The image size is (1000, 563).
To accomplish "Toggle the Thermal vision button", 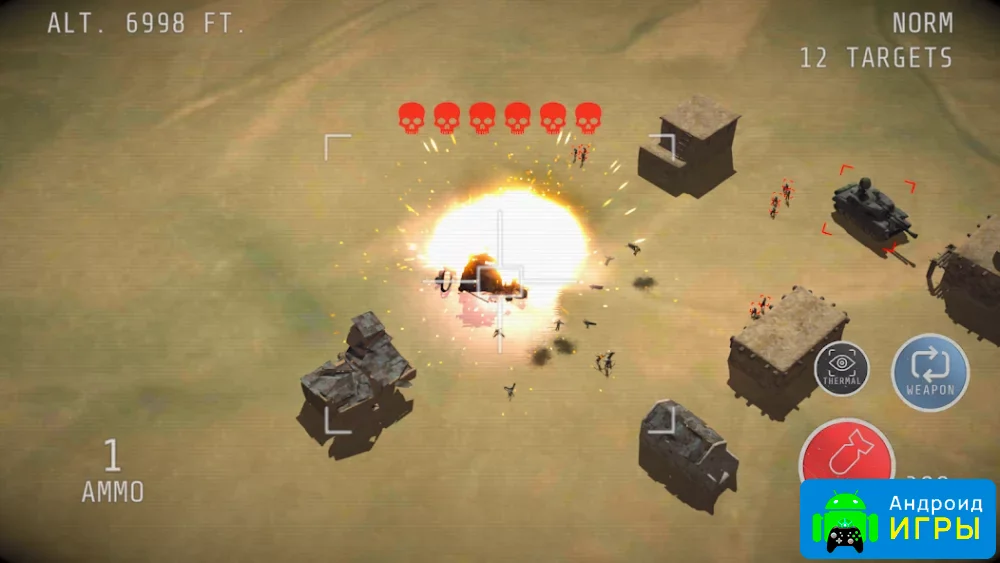I will click(x=841, y=368).
